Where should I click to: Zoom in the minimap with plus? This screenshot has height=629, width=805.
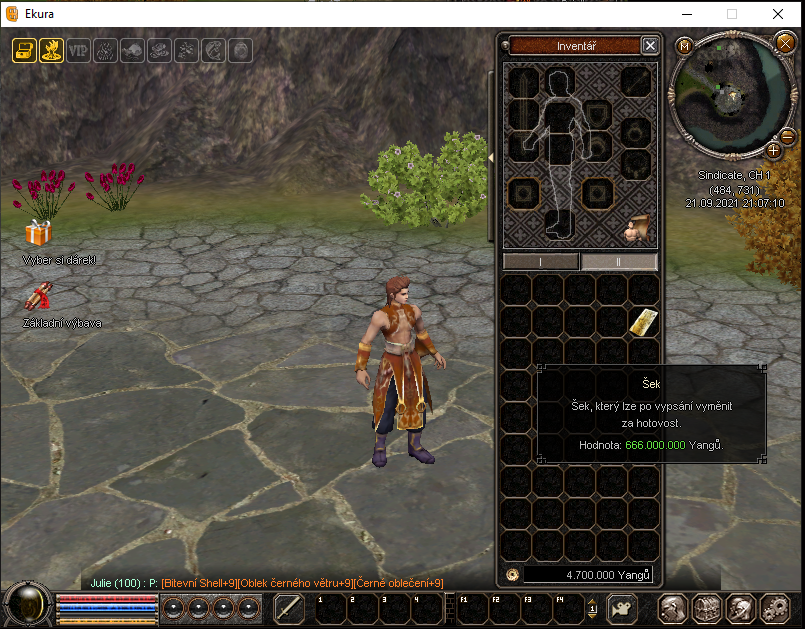773,151
